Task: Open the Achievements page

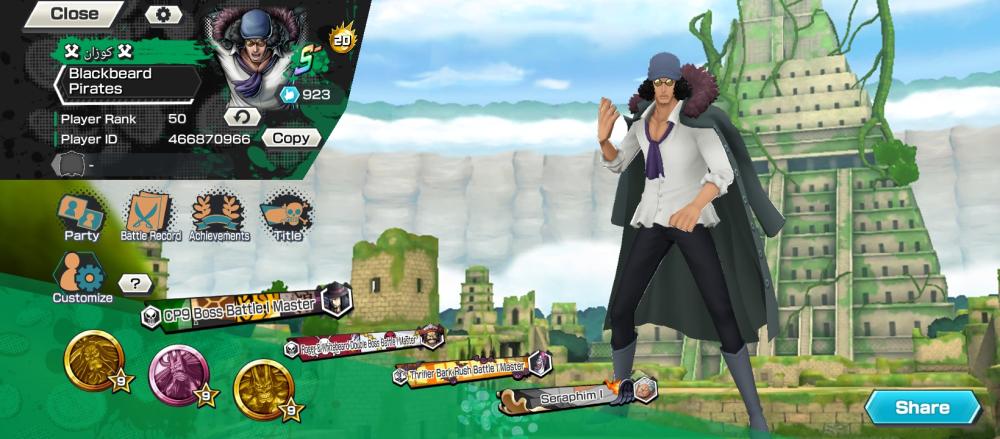Action: [x=219, y=216]
